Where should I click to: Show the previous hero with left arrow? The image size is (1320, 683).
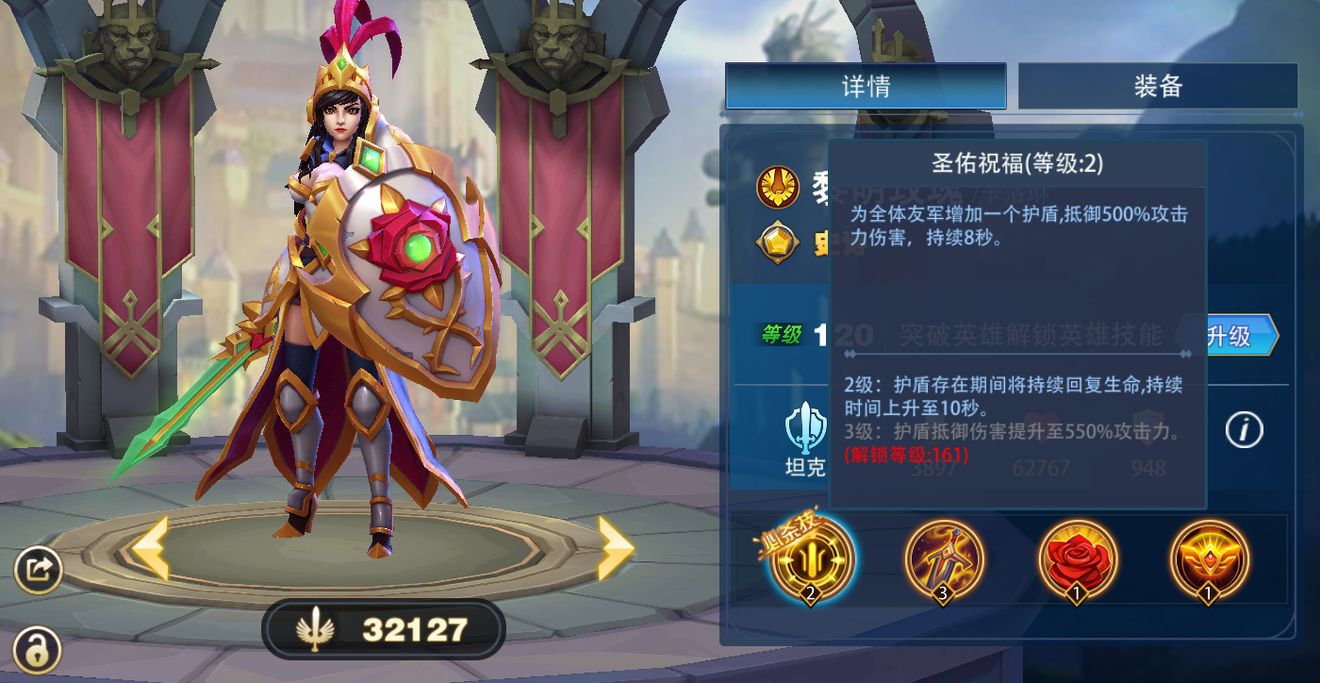[x=150, y=549]
